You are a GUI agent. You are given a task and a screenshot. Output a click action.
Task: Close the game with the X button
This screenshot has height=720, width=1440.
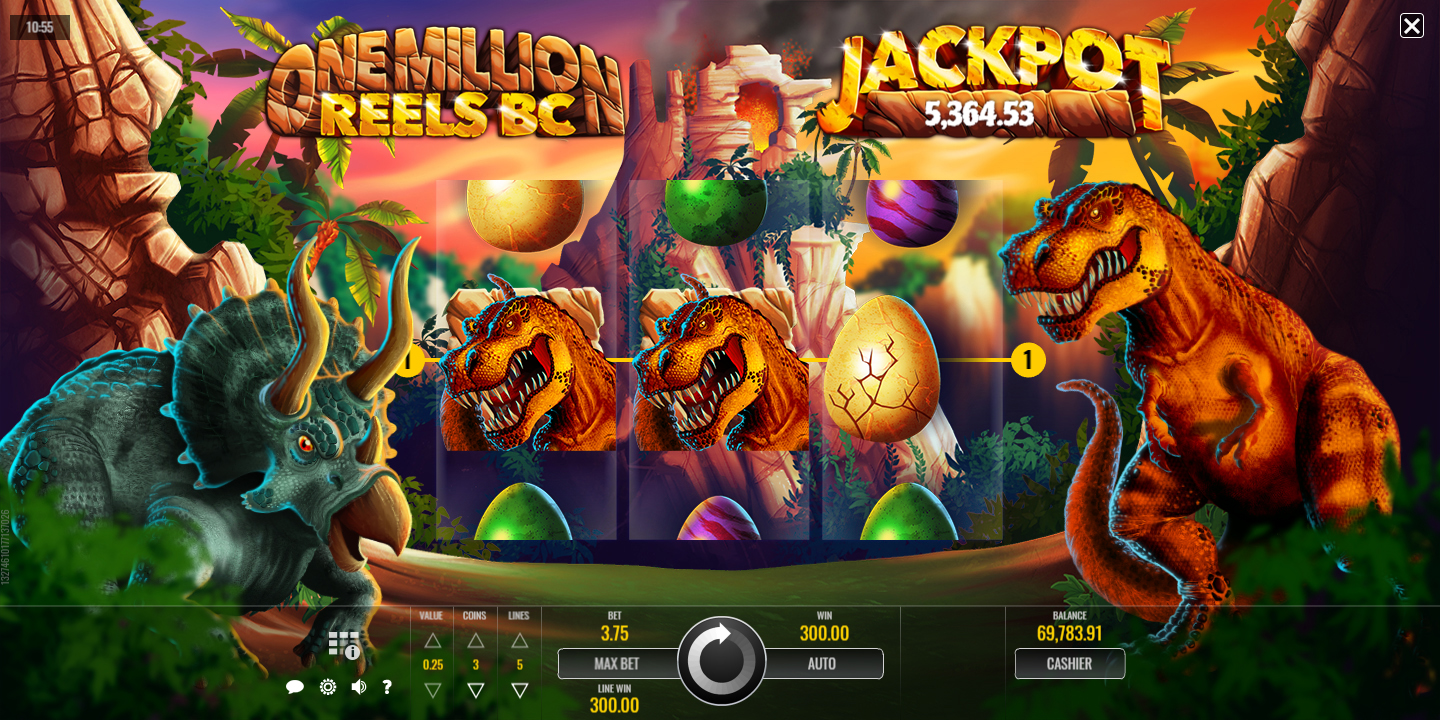pos(1411,26)
